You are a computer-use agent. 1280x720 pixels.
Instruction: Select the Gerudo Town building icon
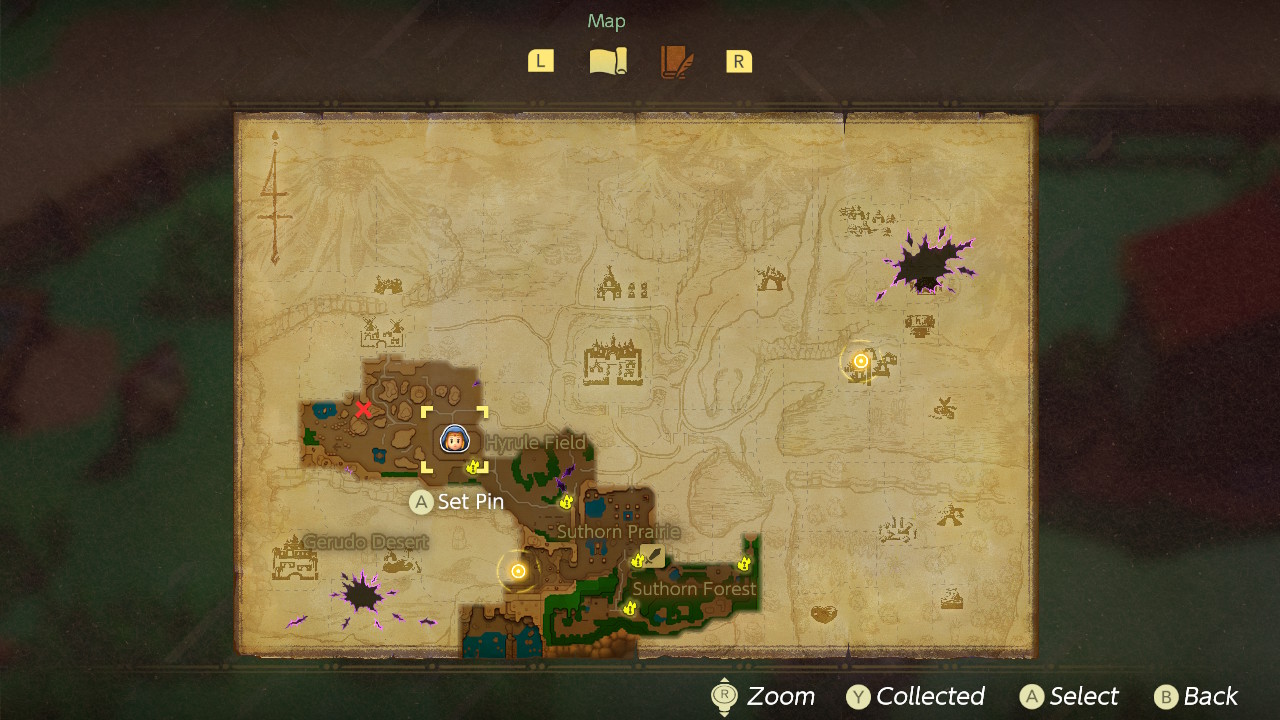click(x=295, y=560)
